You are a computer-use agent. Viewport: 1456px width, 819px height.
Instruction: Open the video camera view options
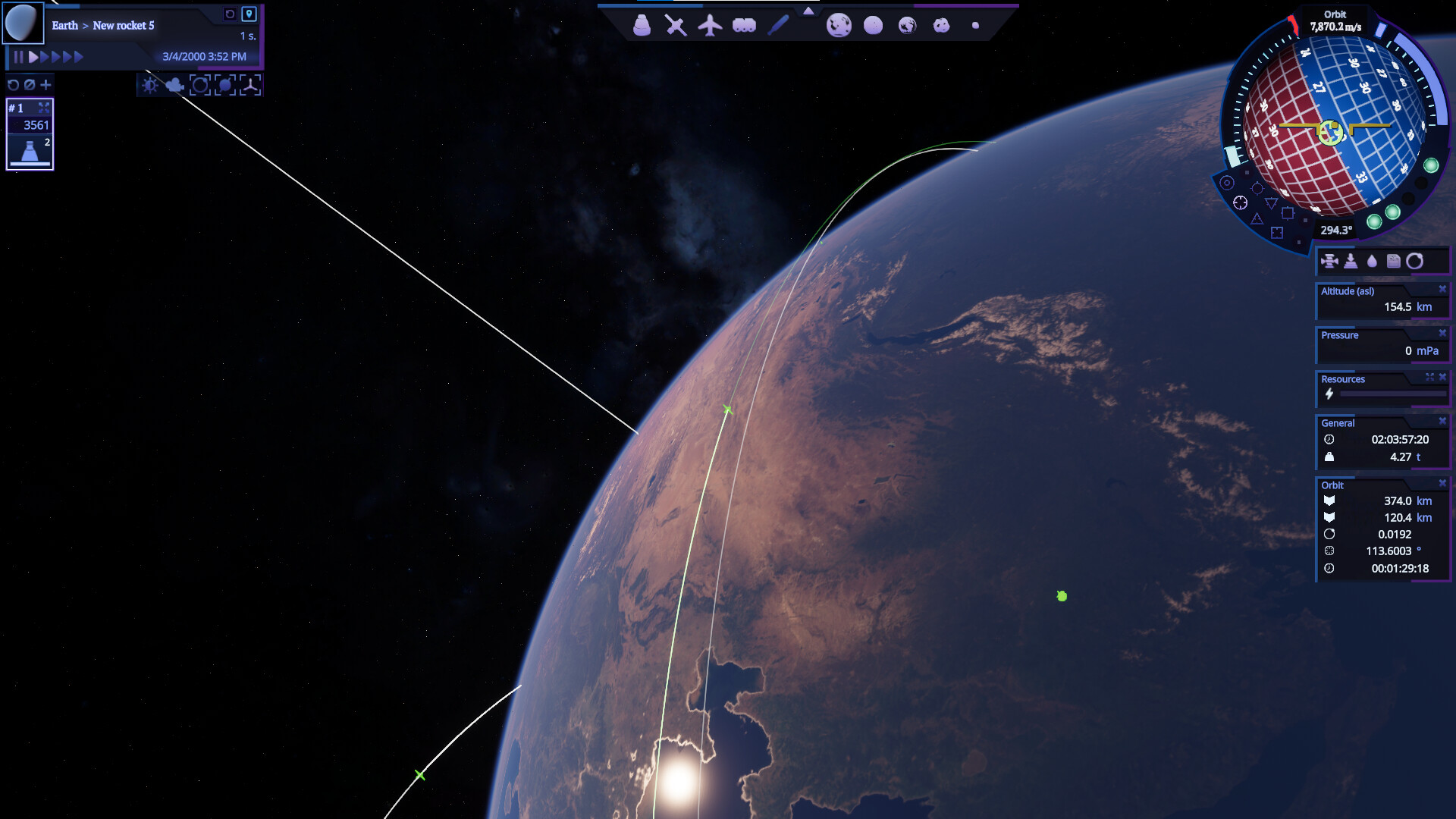[x=175, y=86]
